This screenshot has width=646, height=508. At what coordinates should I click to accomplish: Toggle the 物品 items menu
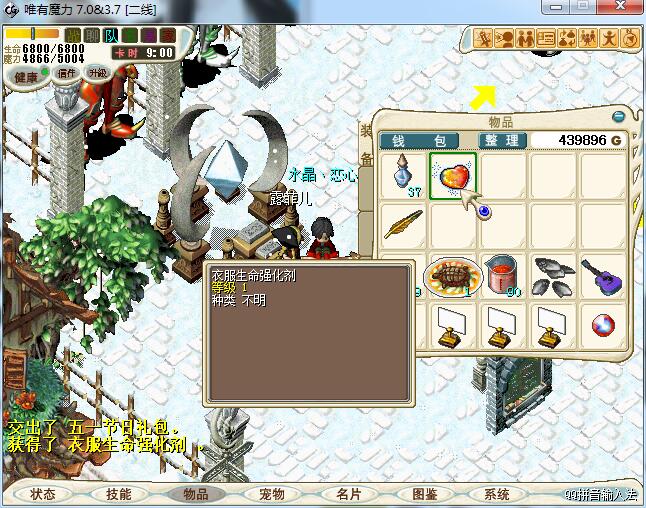pyautogui.click(x=196, y=494)
